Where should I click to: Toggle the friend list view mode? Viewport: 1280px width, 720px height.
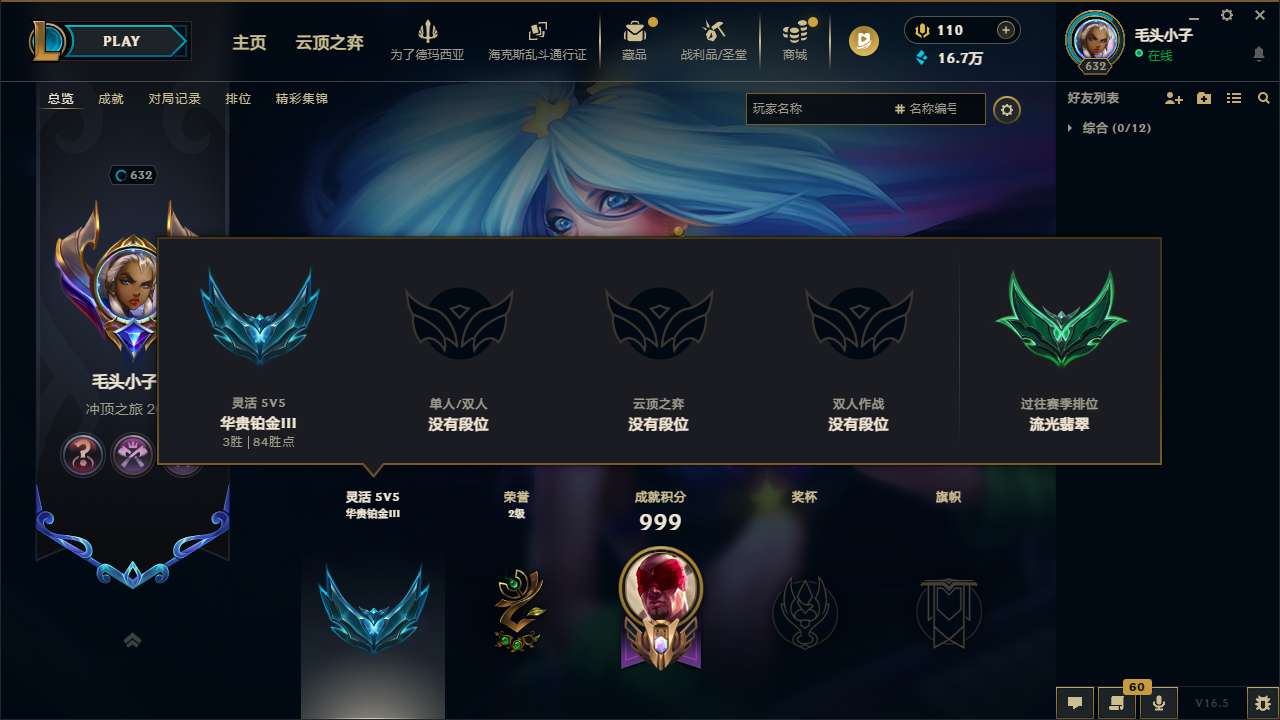1233,98
